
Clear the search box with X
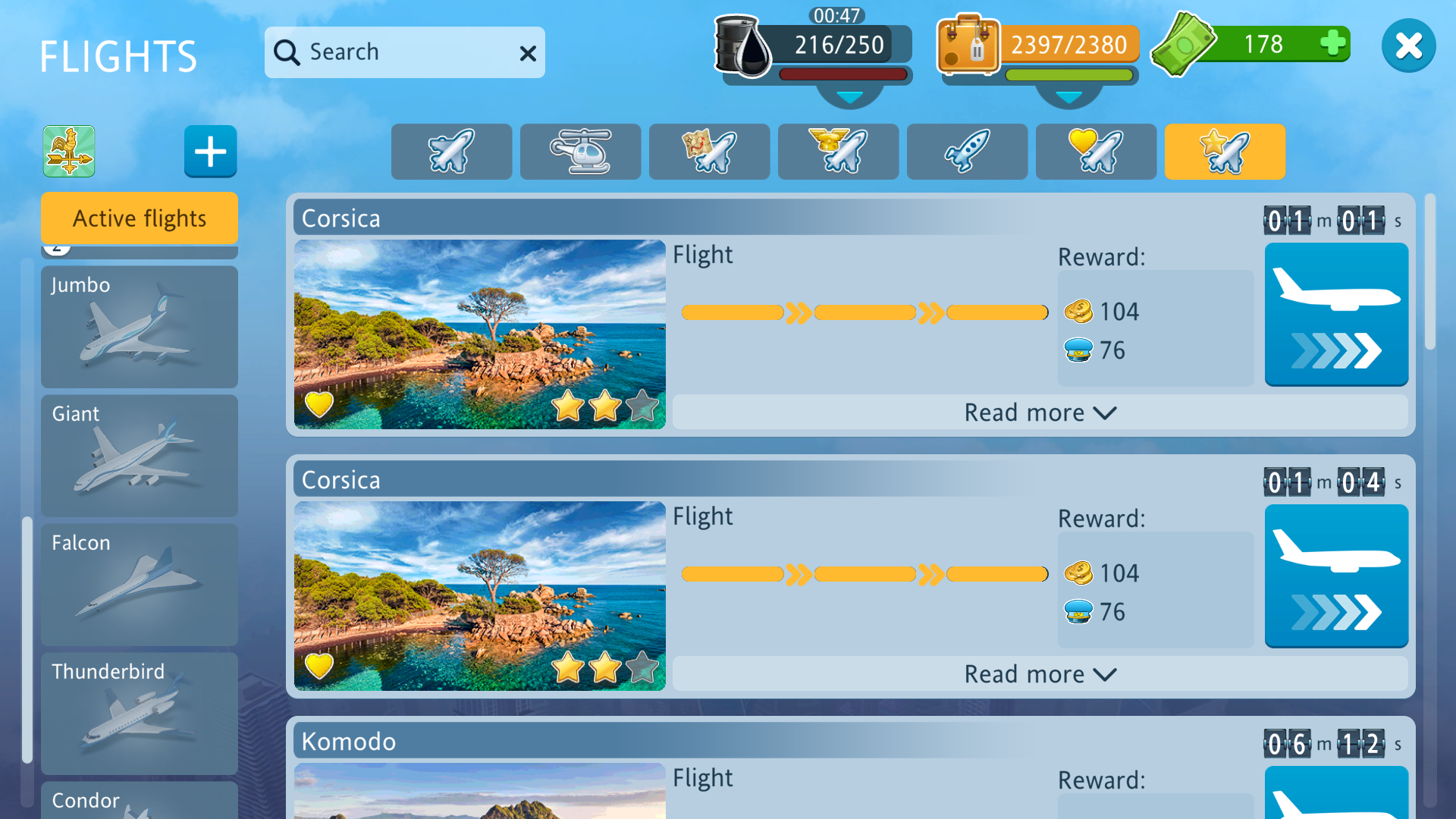point(528,53)
